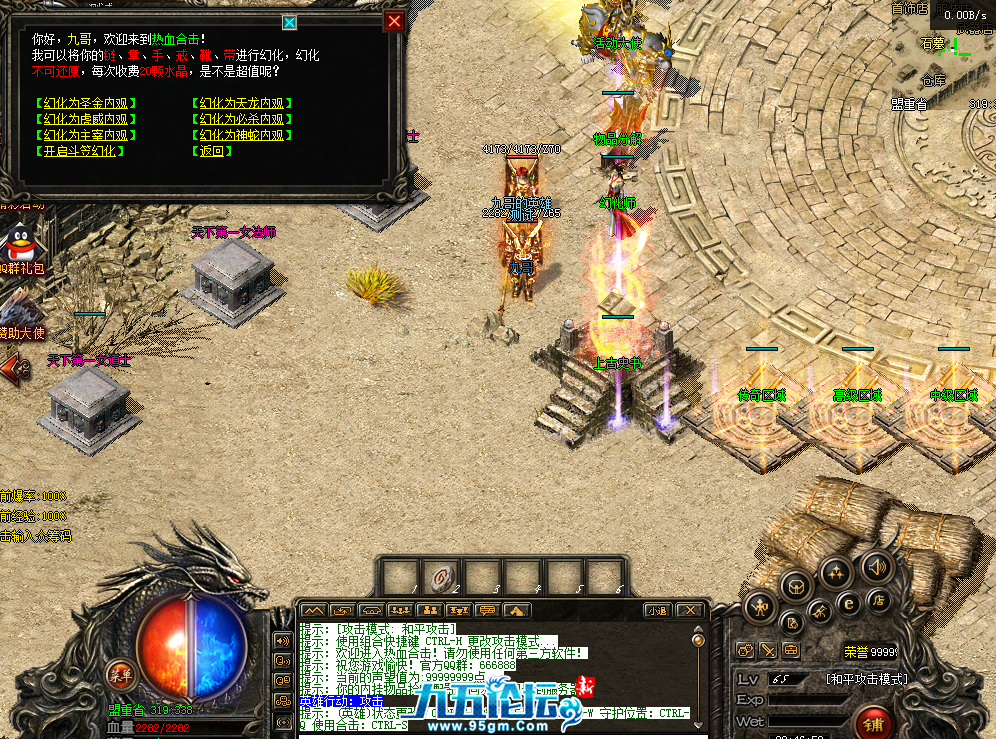Click the small teal X dialog button
Screen dimensions: 996x739
click(x=290, y=22)
